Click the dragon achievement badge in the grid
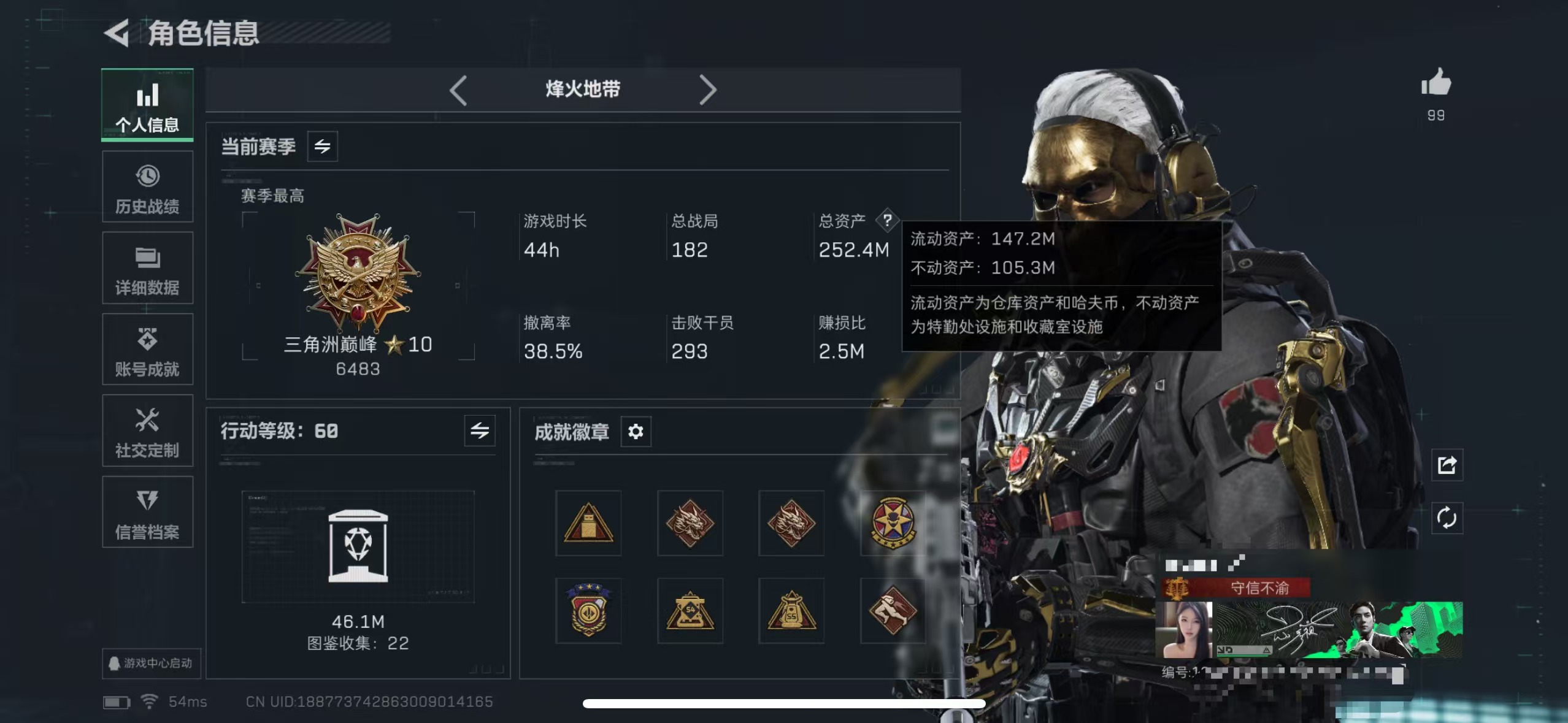This screenshot has height=723, width=1568. tap(690, 524)
